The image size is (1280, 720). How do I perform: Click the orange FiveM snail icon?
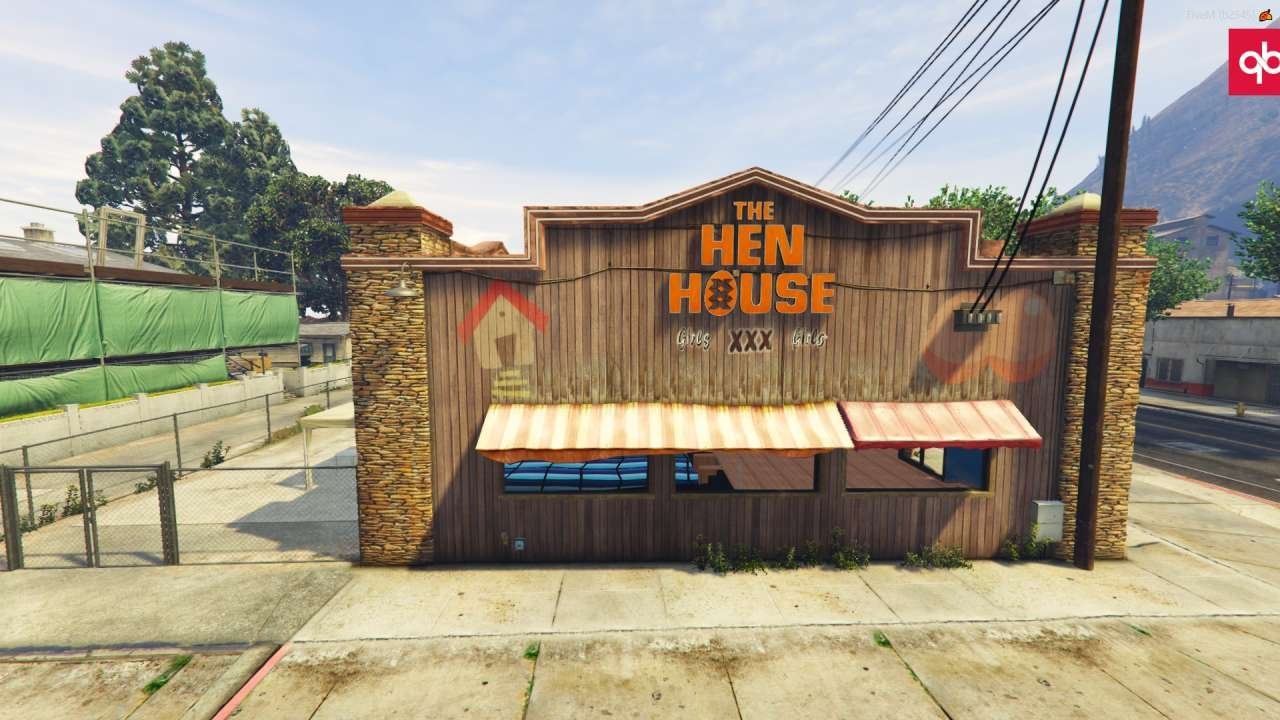click(x=1264, y=14)
